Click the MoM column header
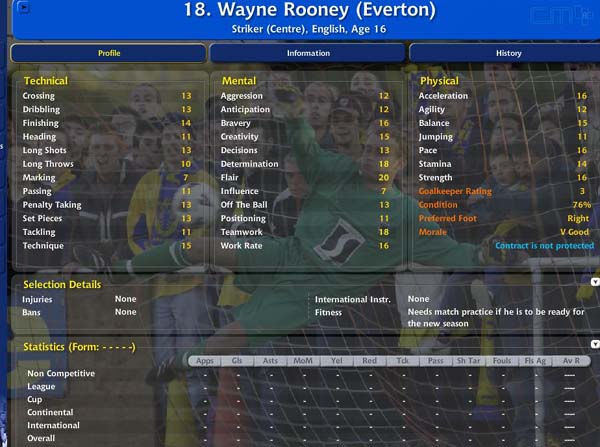600x447 pixels. [x=302, y=361]
